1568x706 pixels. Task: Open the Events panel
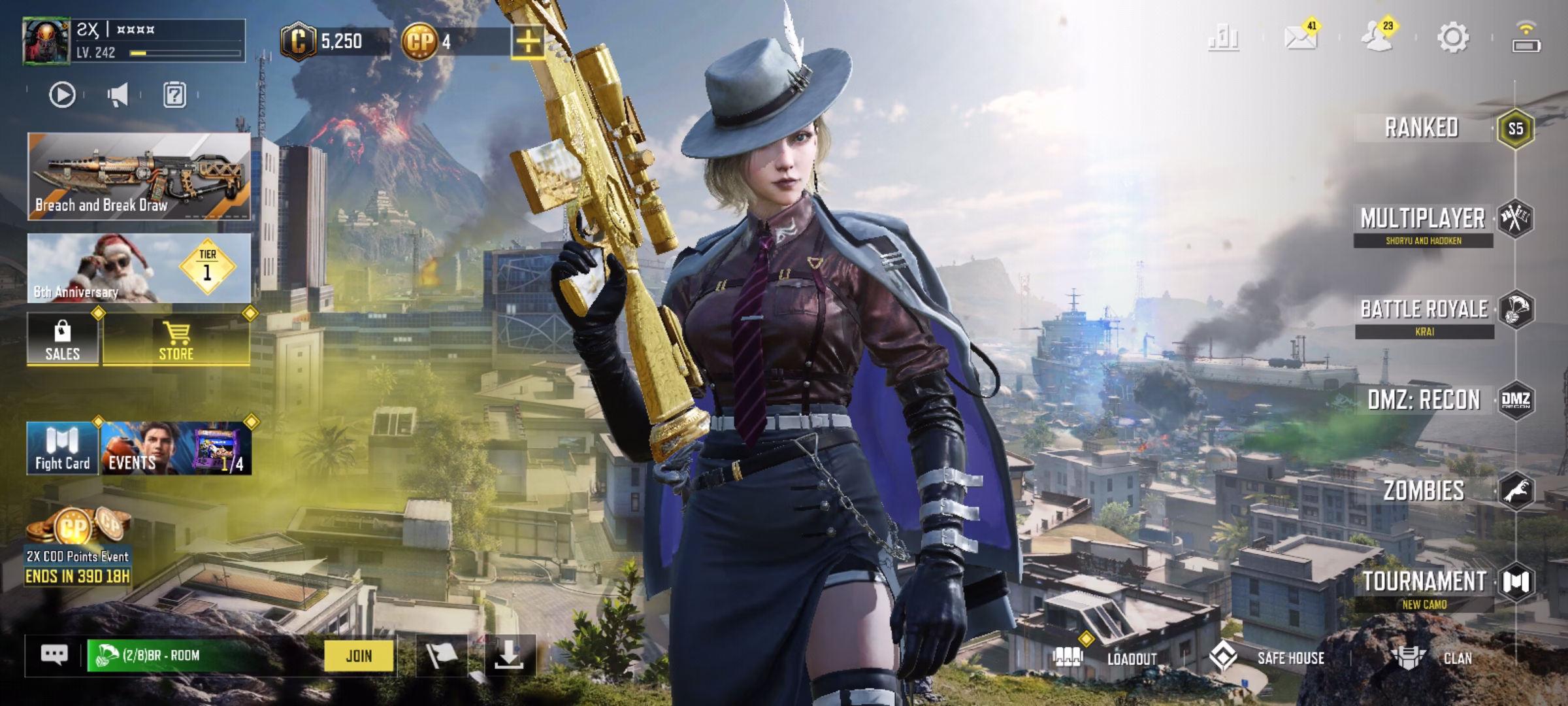coord(175,448)
